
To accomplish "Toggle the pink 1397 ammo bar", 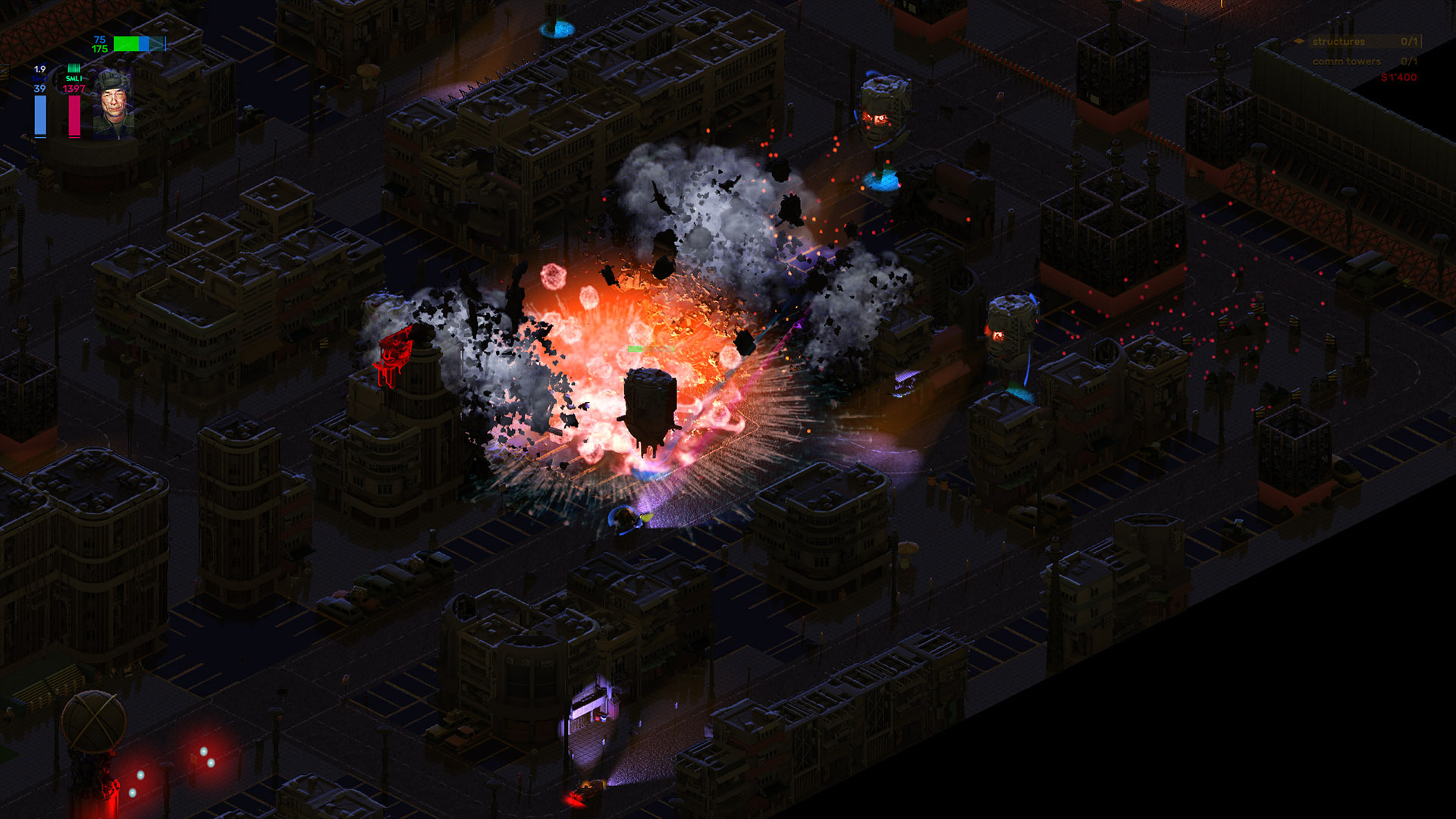I will coord(74,116).
